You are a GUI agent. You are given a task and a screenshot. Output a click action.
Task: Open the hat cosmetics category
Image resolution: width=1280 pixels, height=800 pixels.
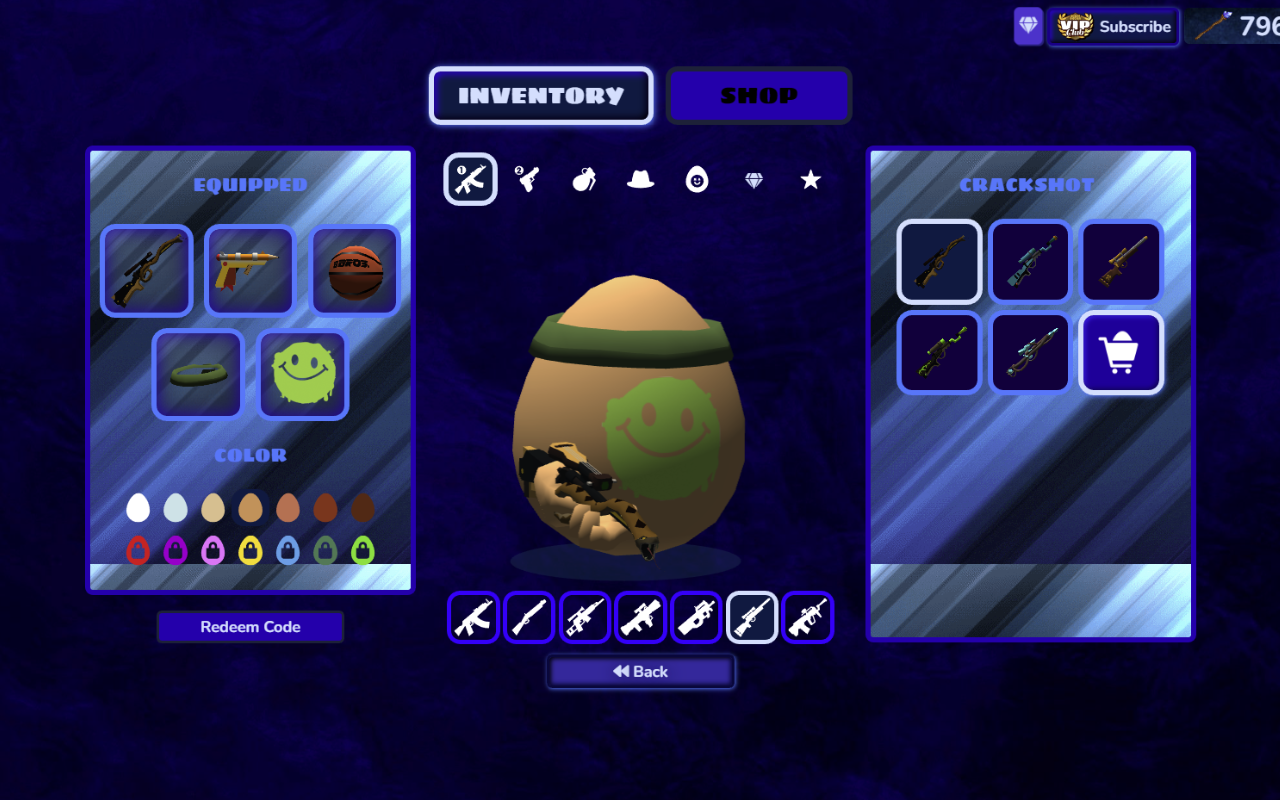(x=640, y=179)
